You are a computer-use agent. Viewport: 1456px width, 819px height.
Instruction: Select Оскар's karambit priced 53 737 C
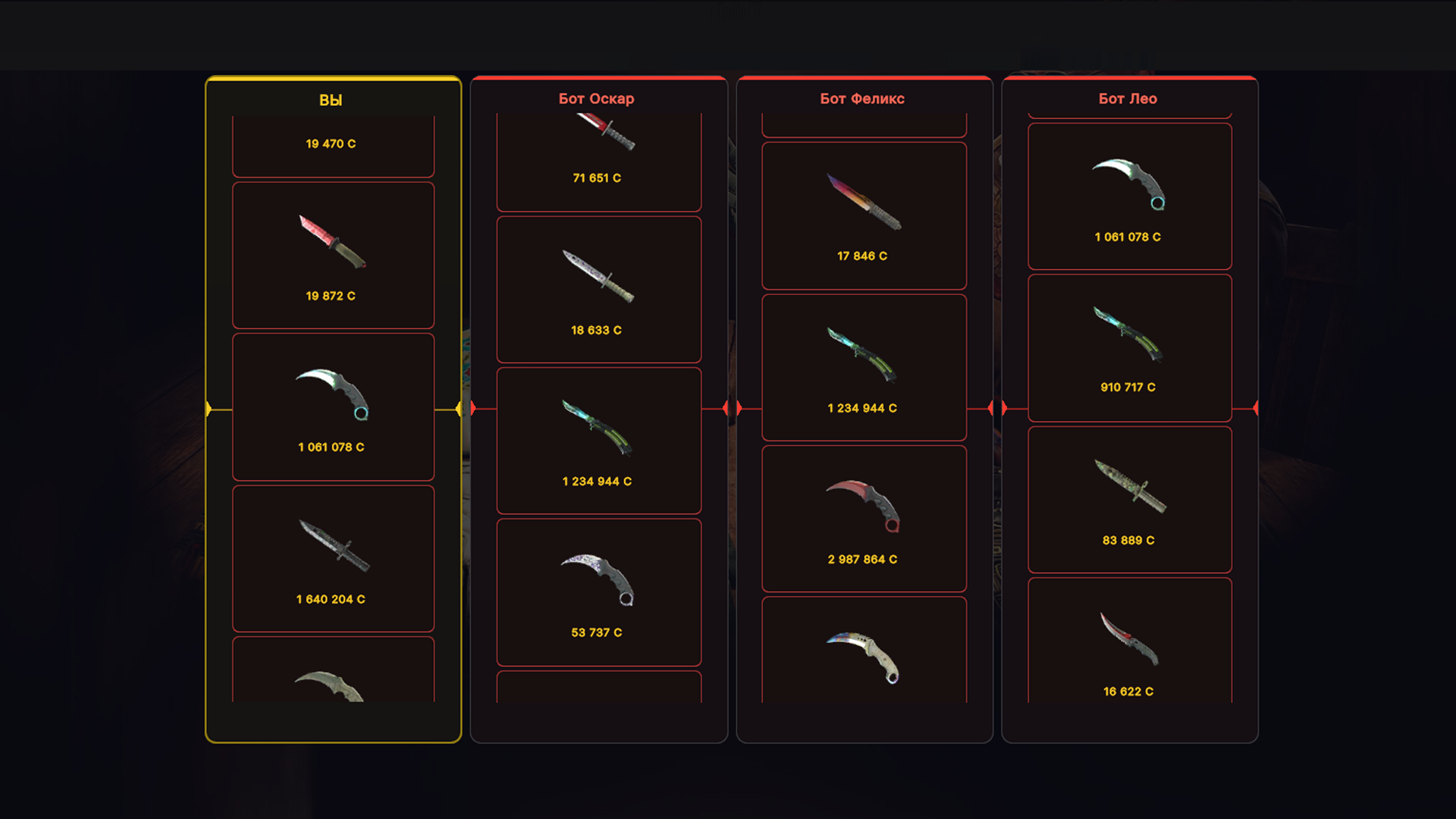(598, 591)
